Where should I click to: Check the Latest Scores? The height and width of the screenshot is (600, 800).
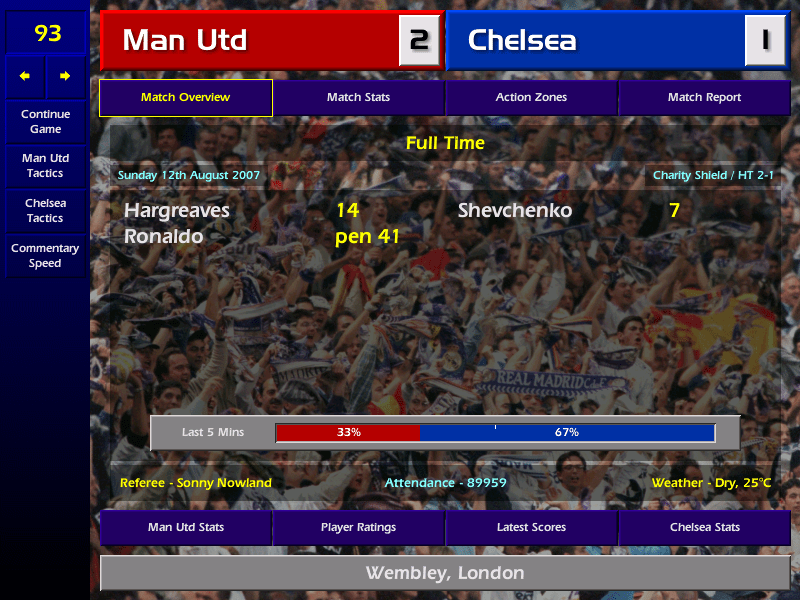click(531, 527)
